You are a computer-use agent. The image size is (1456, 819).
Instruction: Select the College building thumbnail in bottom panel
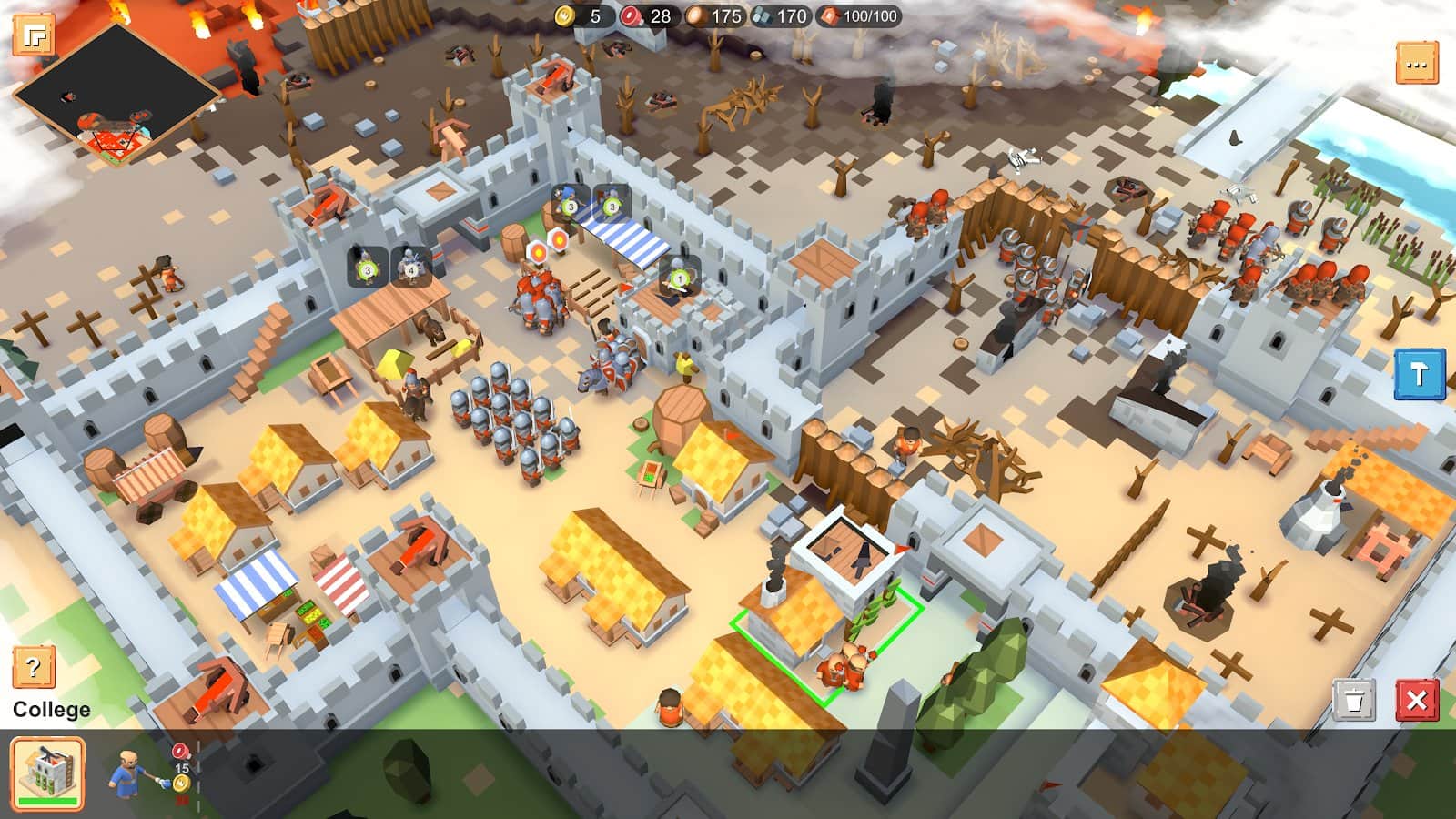pyautogui.click(x=45, y=769)
